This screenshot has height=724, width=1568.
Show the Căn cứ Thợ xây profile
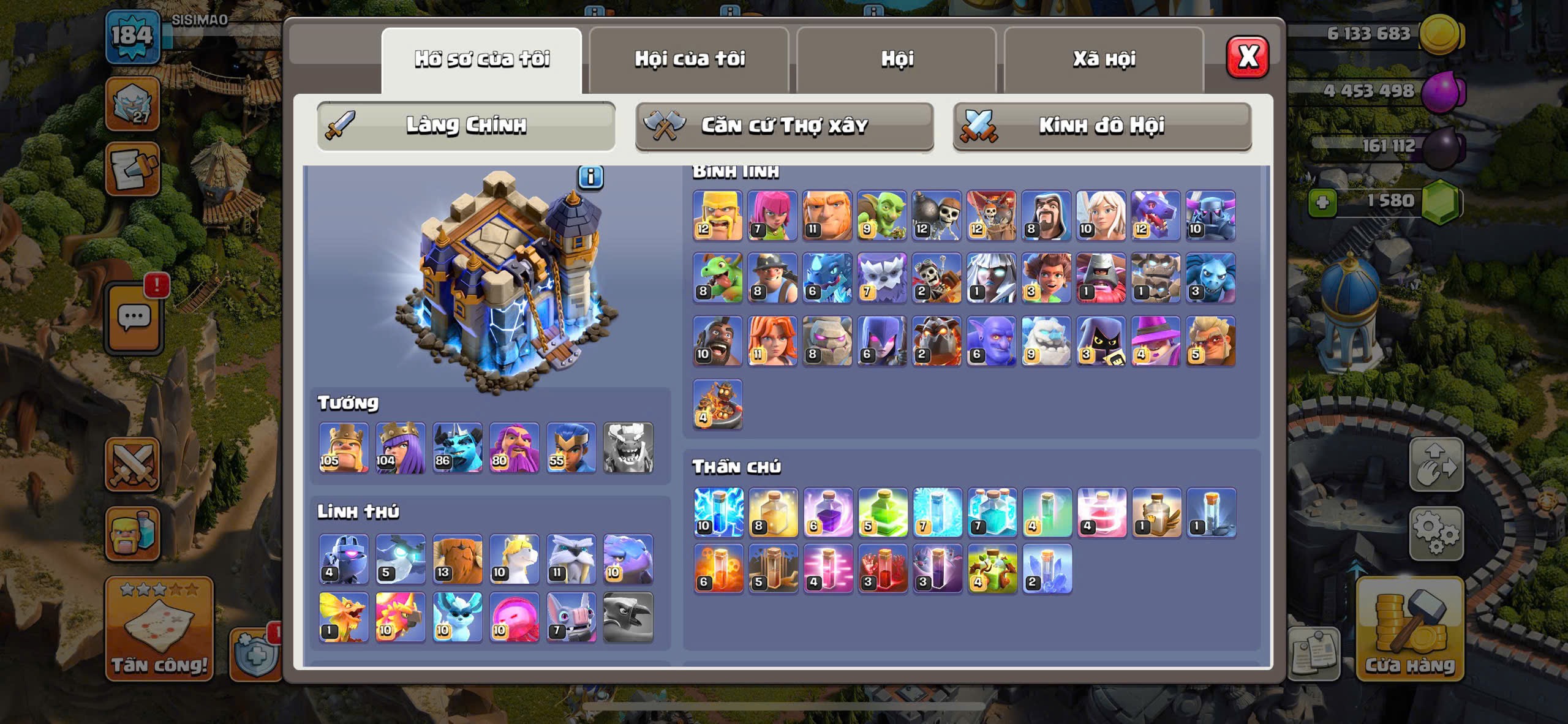(784, 126)
